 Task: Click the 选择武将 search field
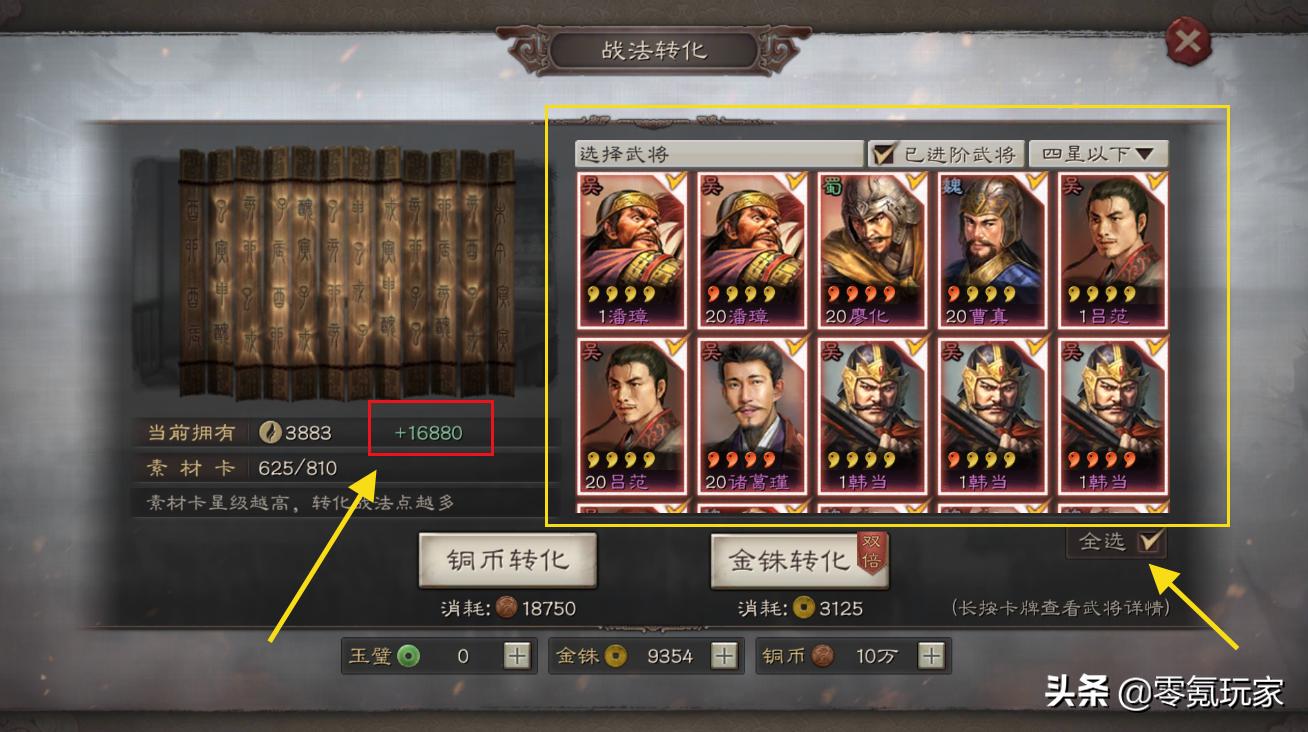coord(700,155)
